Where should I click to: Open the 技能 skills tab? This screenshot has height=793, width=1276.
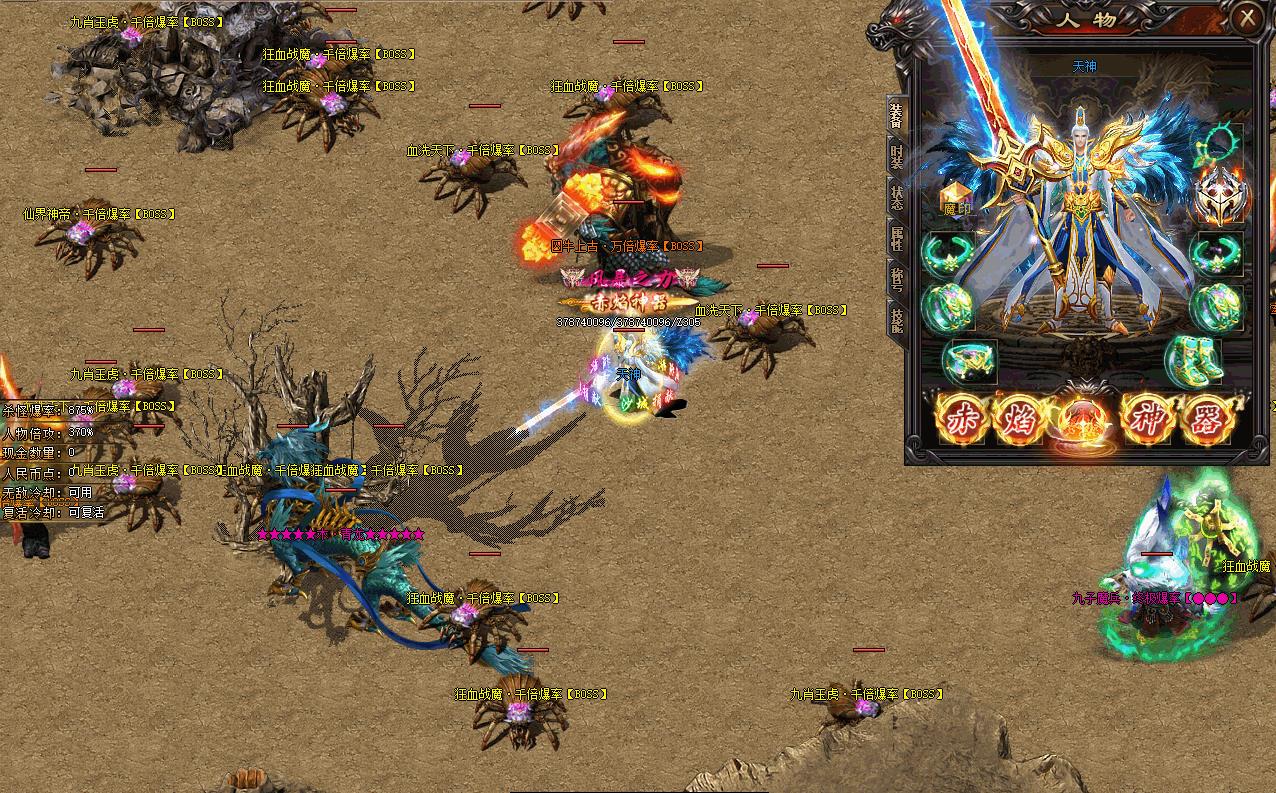click(x=896, y=318)
